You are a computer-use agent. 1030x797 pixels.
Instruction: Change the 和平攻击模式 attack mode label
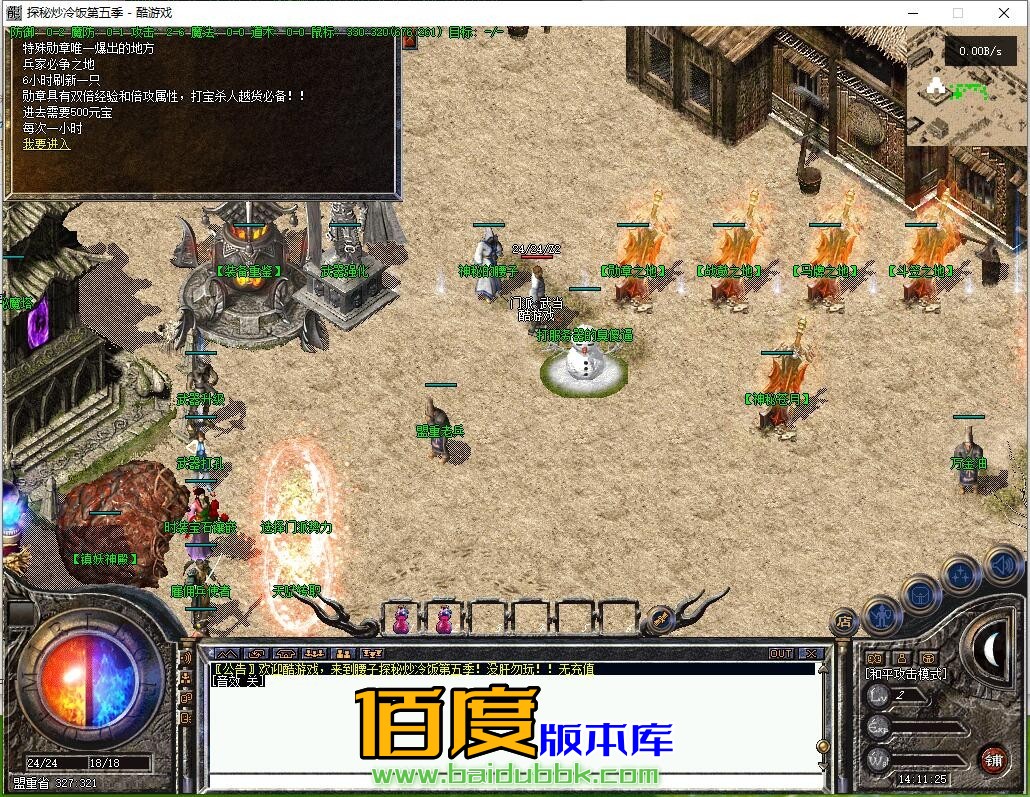pyautogui.click(x=906, y=674)
